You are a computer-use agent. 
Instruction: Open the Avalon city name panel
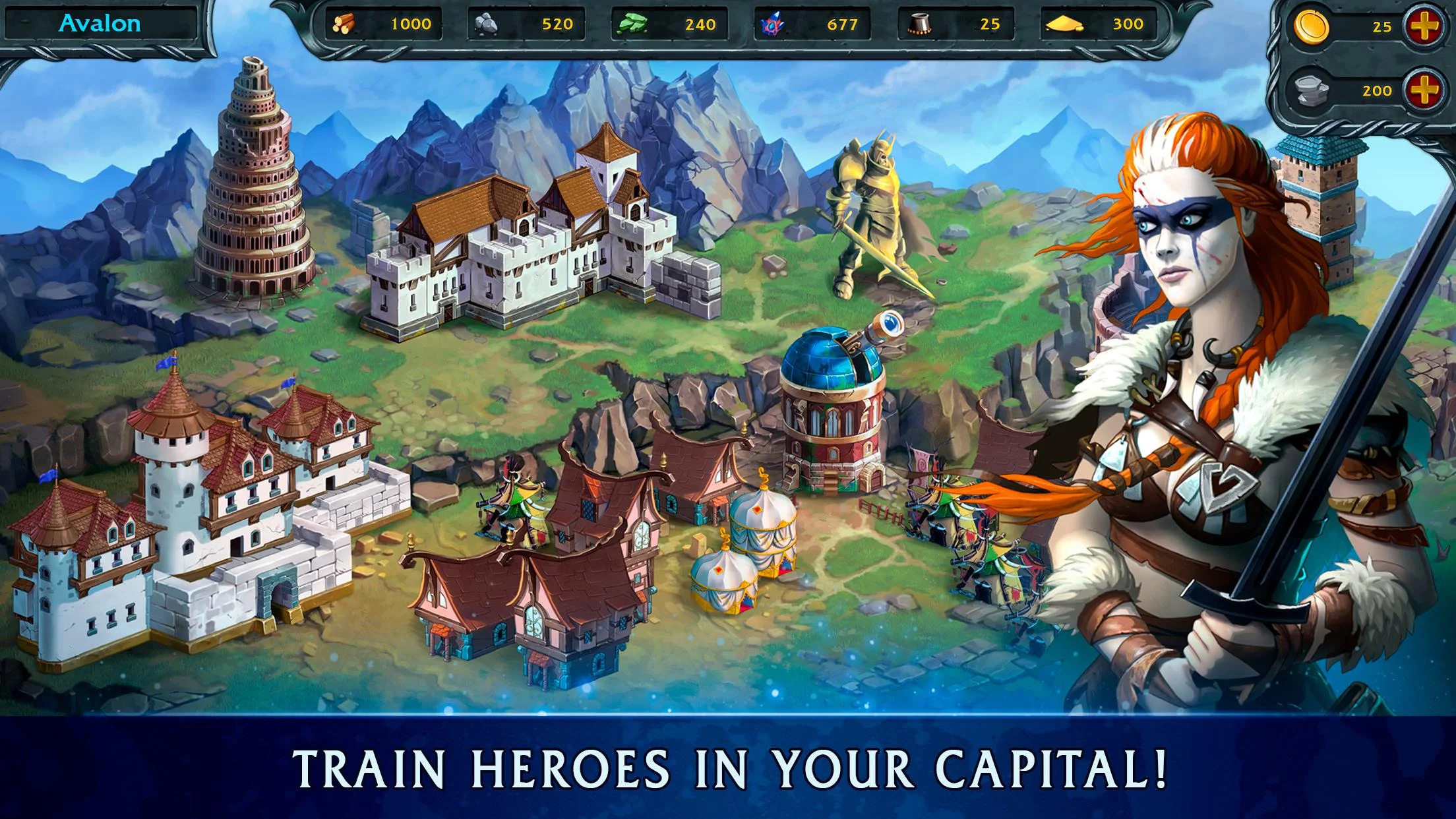tap(100, 22)
